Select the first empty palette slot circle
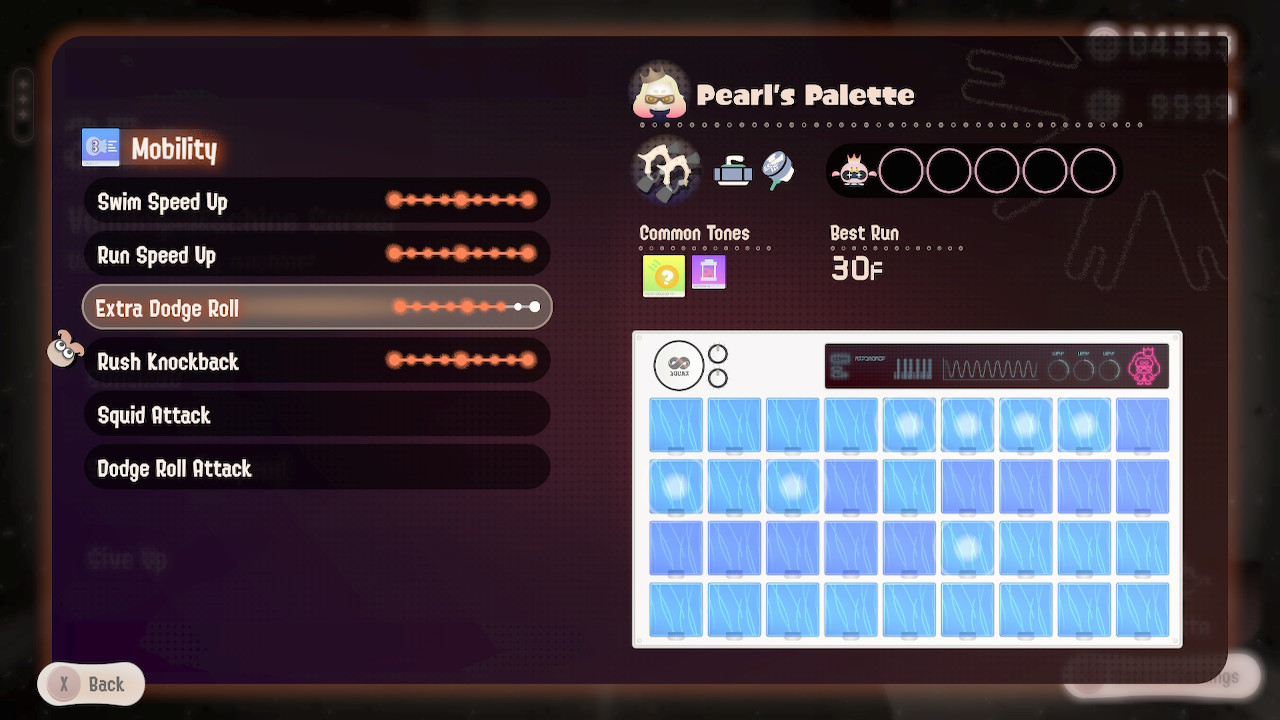 (x=901, y=170)
